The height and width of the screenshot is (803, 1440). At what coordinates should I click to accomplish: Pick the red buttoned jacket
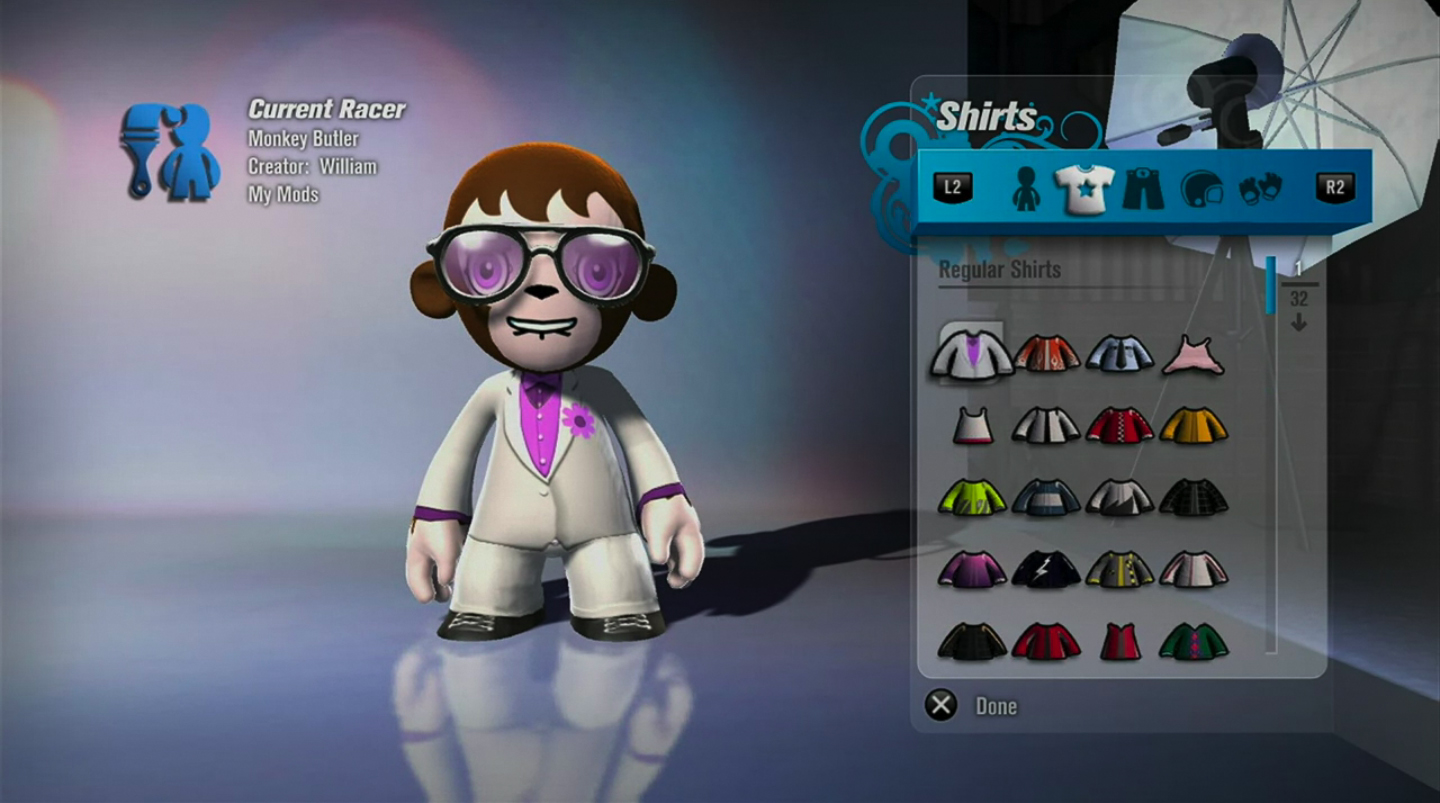[x=1120, y=426]
